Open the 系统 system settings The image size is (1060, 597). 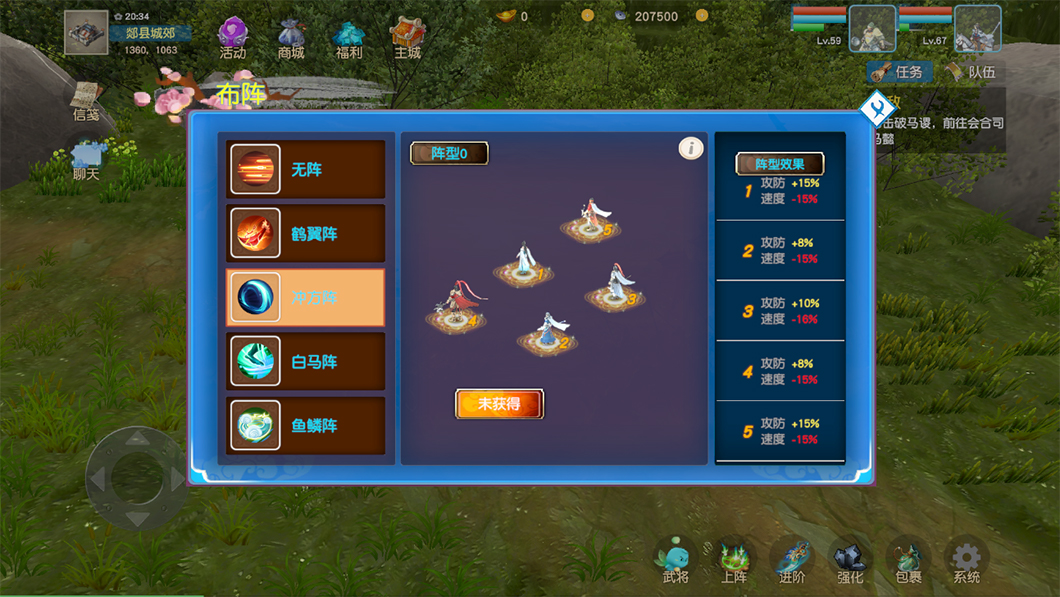click(x=966, y=561)
